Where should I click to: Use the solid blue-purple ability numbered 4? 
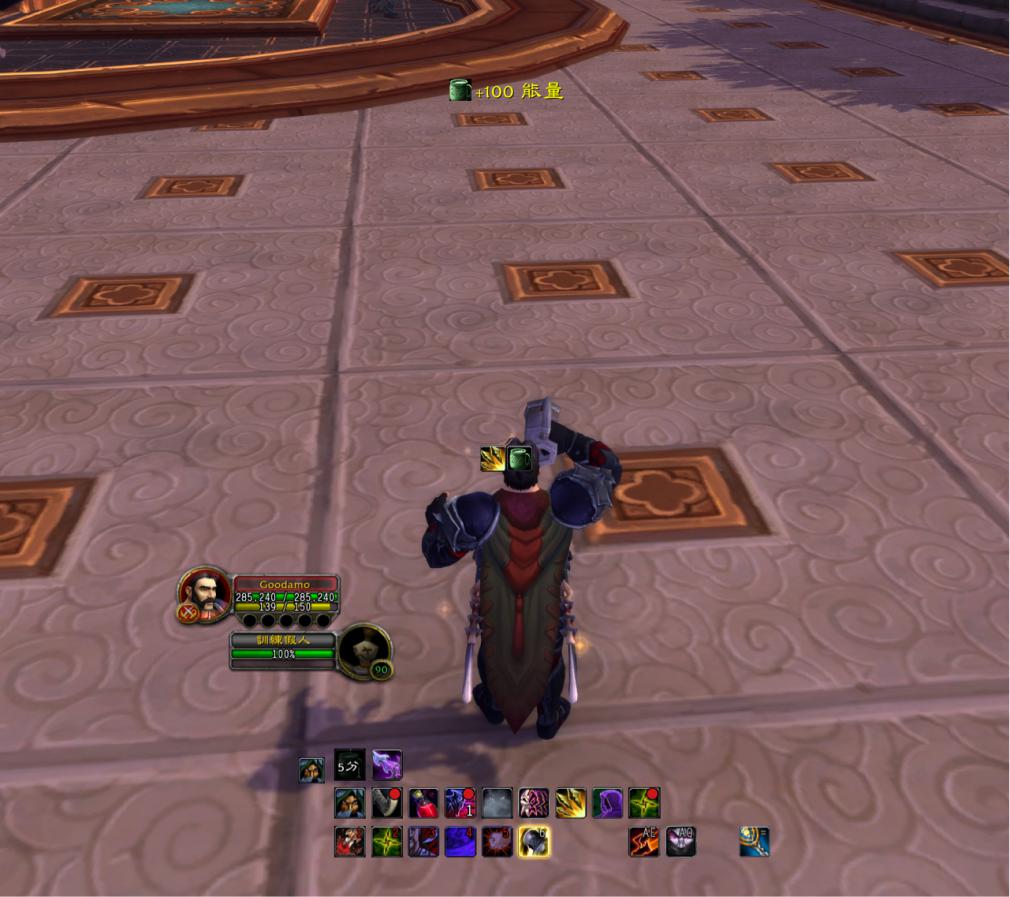pos(460,842)
